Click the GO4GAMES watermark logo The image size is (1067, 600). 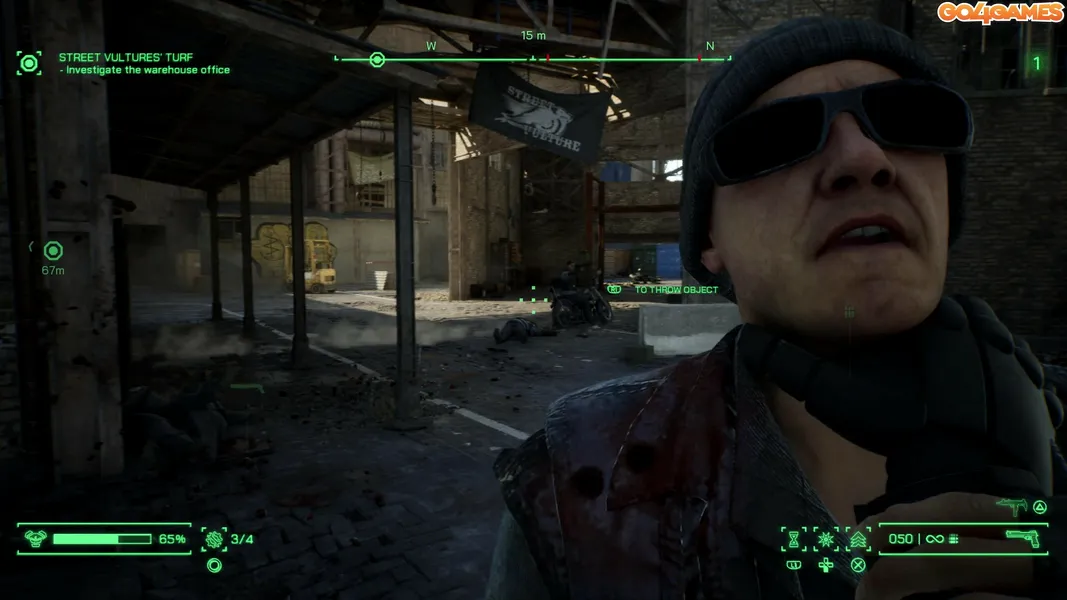[1000, 12]
